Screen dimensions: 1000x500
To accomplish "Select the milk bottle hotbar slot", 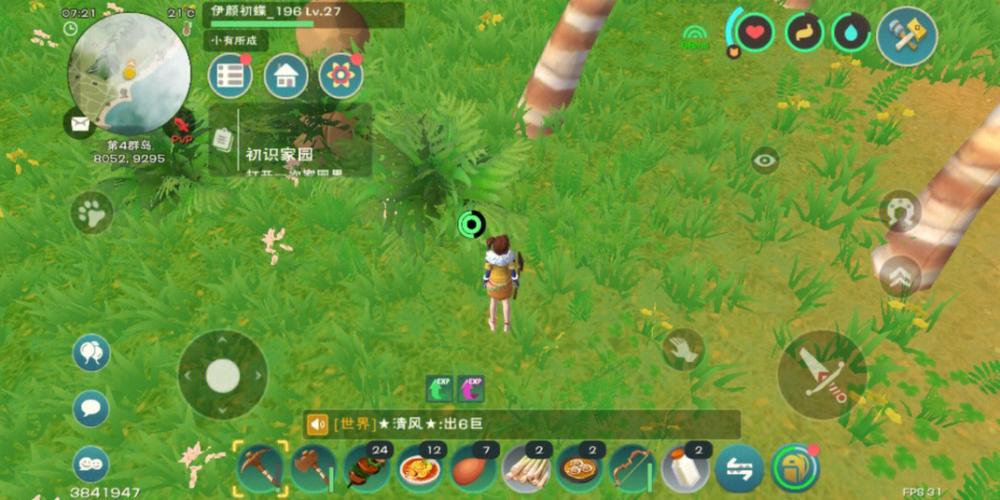I will tap(686, 467).
